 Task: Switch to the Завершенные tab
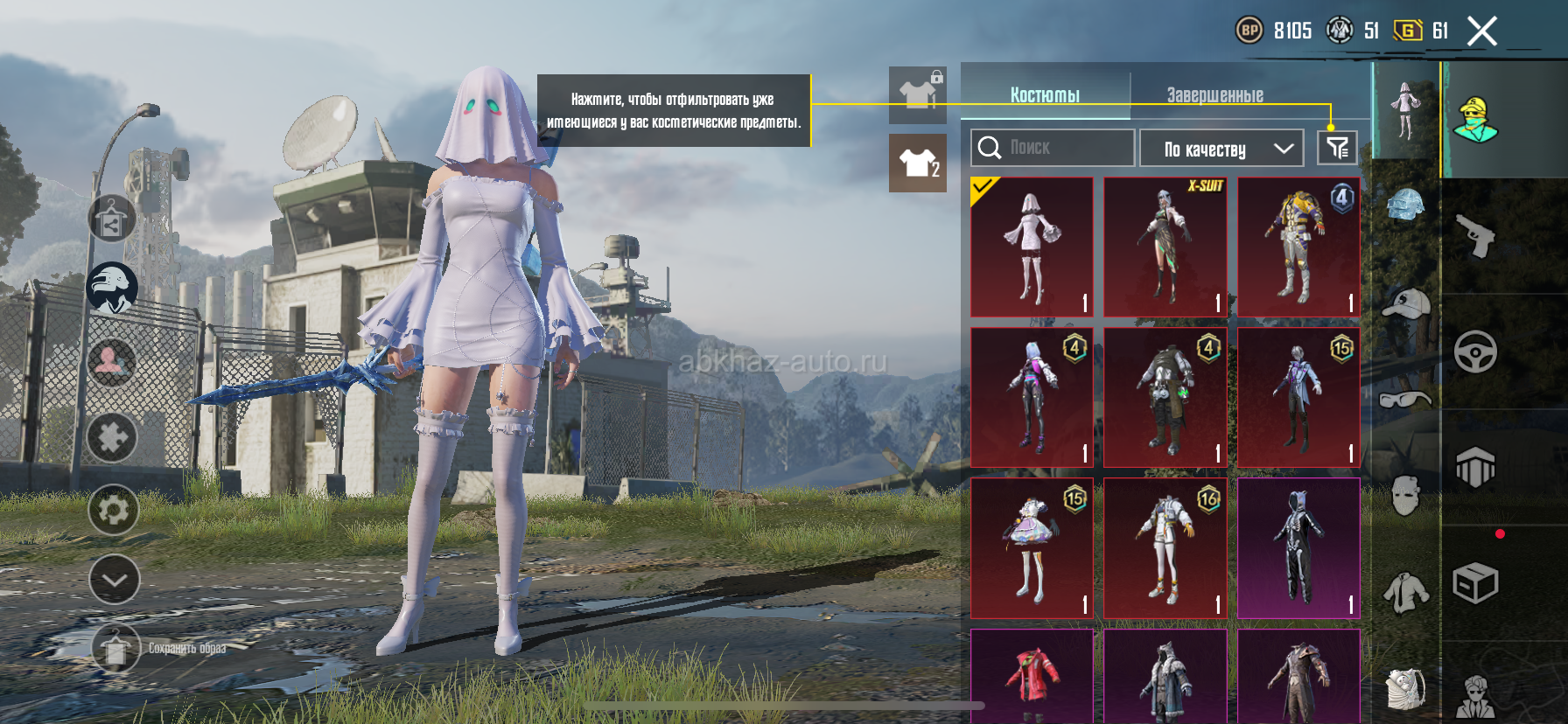1214,94
